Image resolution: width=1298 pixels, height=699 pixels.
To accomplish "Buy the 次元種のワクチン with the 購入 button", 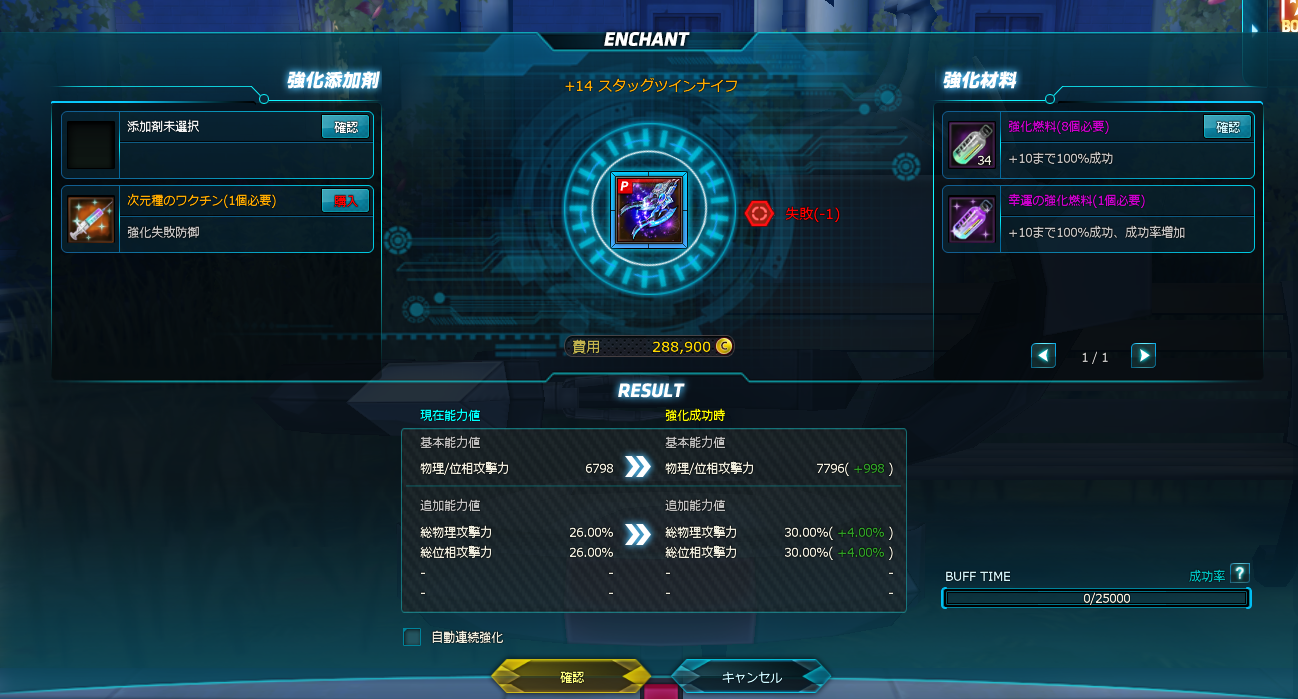I will (345, 201).
